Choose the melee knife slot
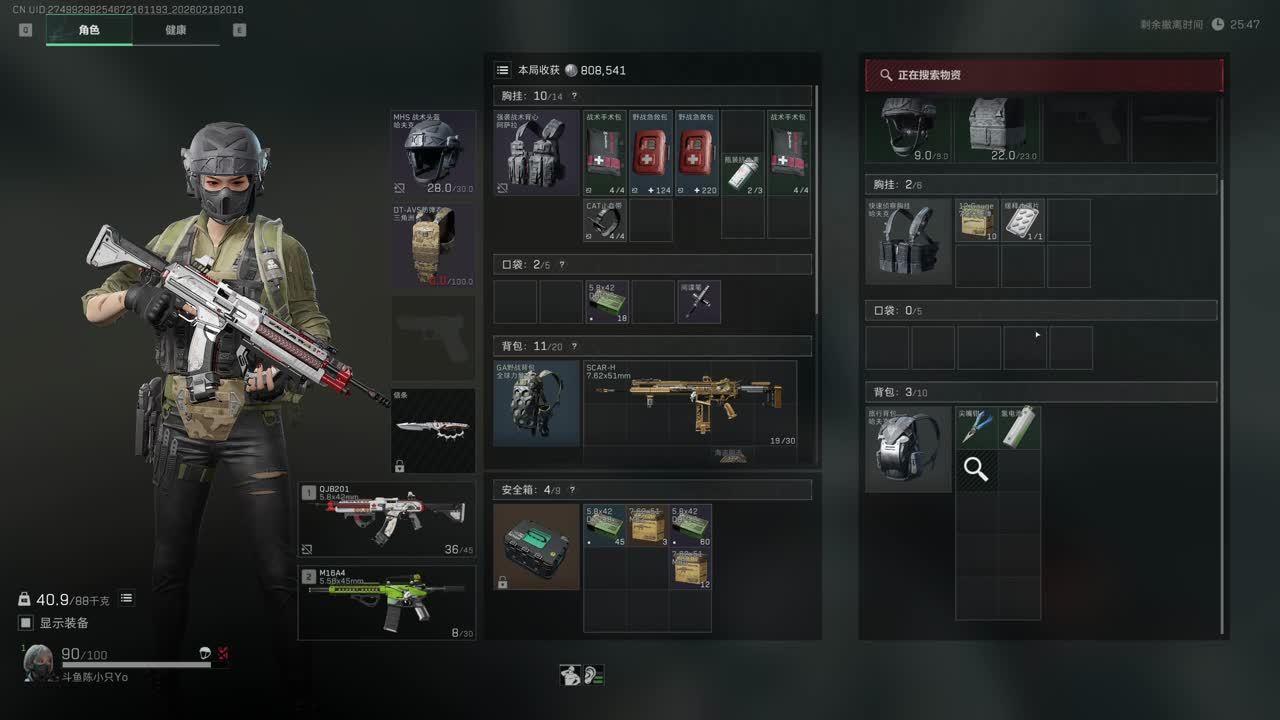The image size is (1280, 720). (433, 430)
